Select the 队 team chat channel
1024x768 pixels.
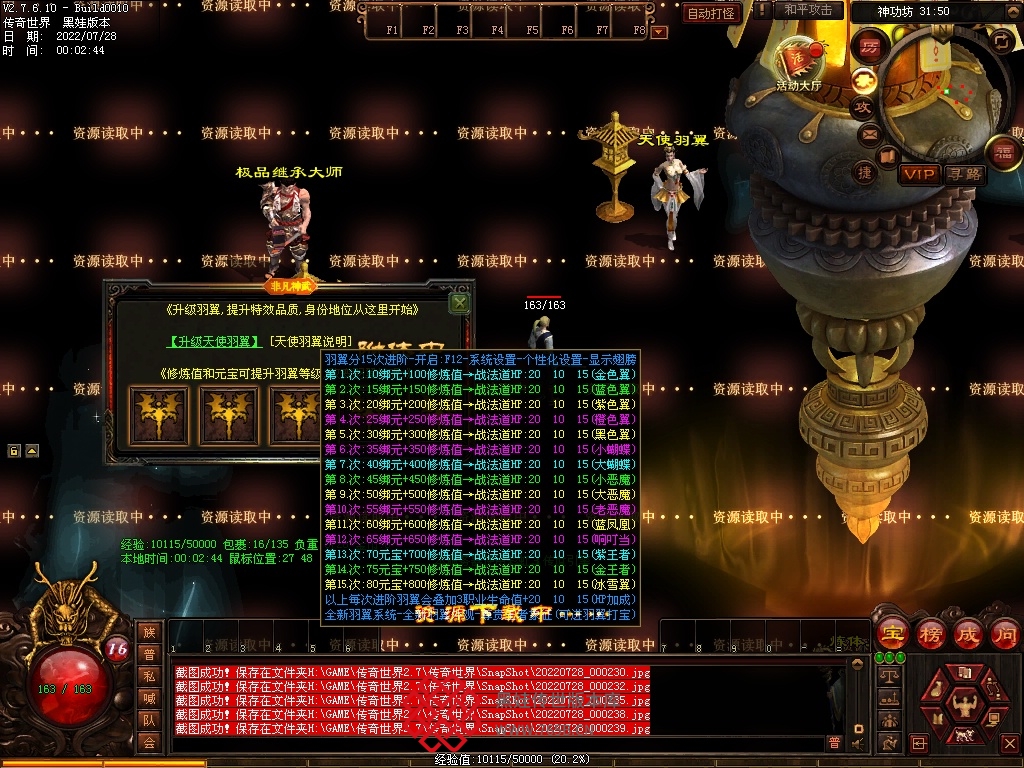tap(149, 720)
